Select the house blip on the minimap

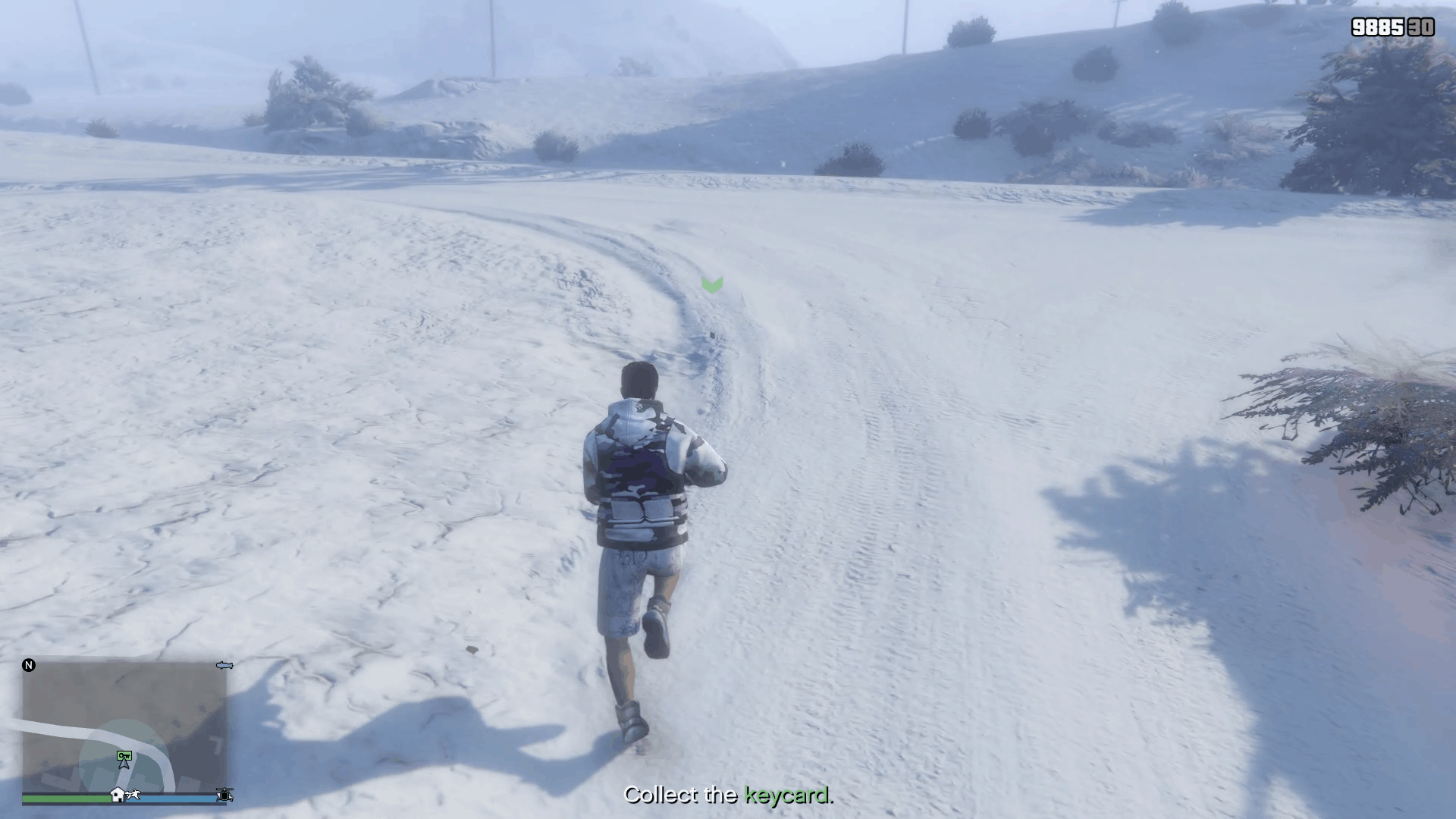(x=118, y=795)
